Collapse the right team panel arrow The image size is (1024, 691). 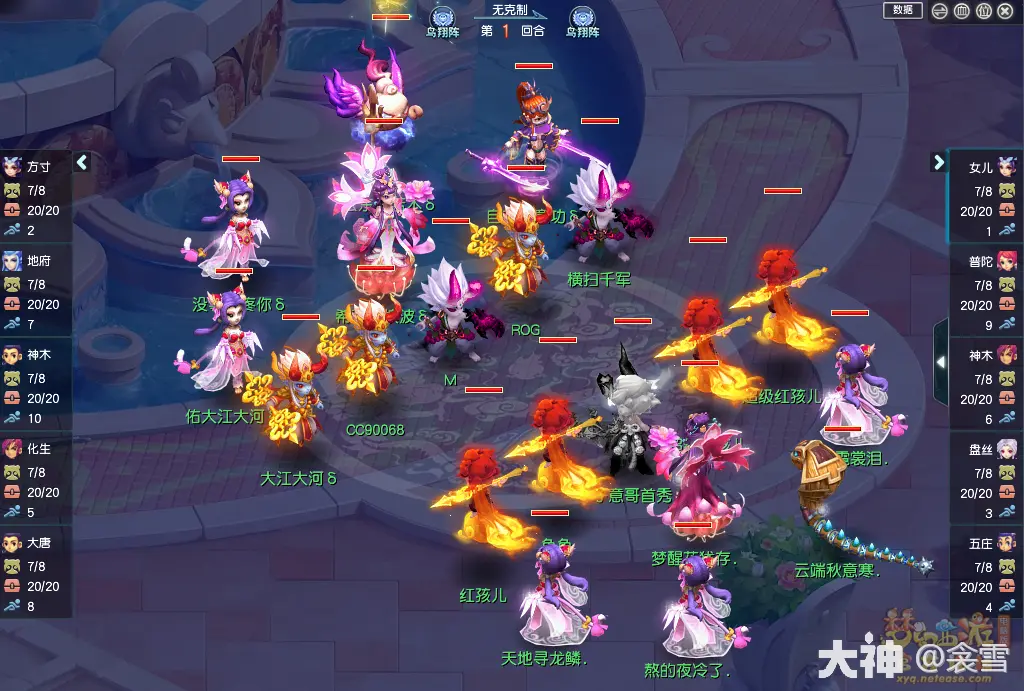939,162
